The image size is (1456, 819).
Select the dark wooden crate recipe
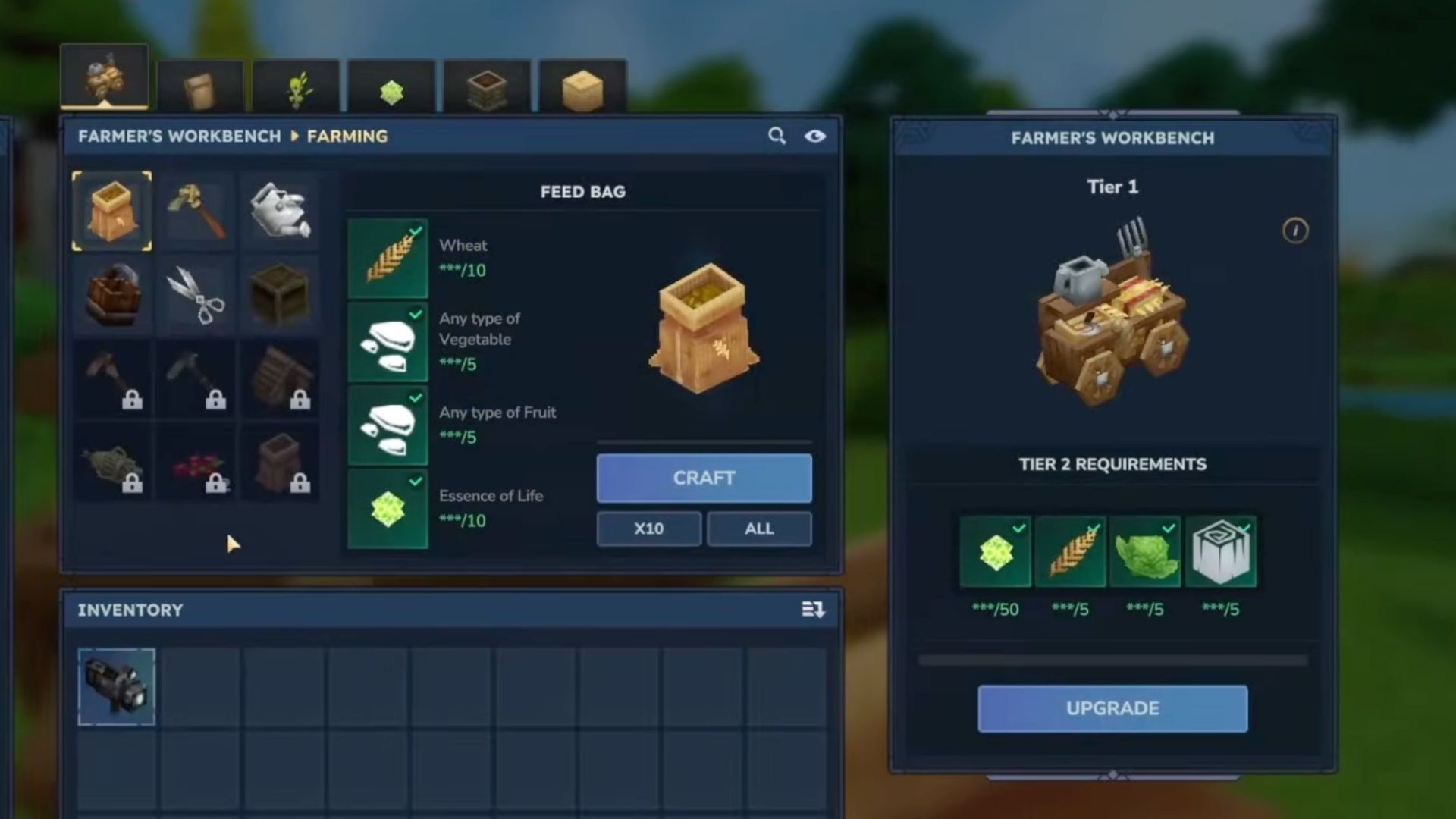281,294
